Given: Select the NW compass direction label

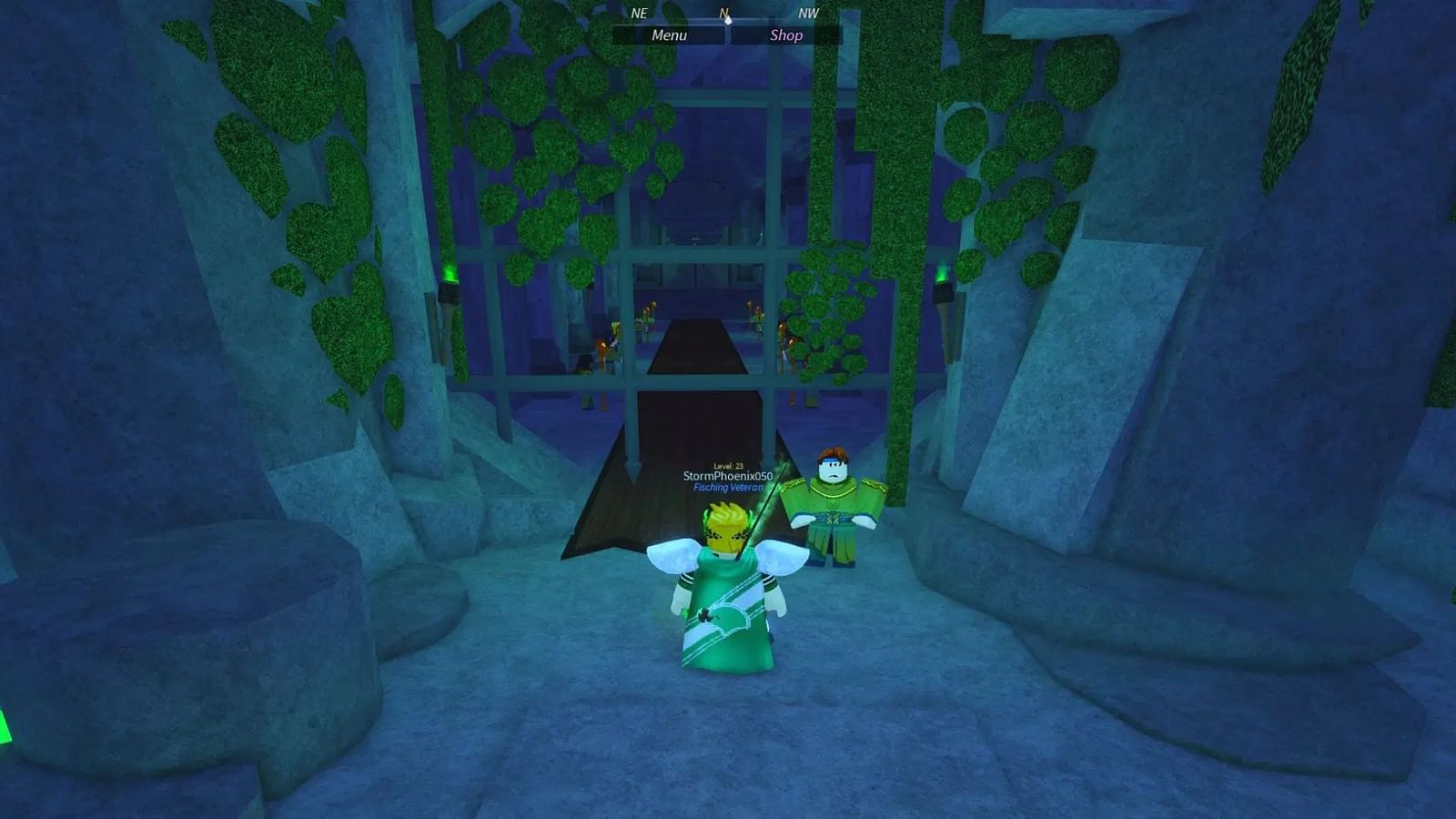Looking at the screenshot, I should tap(808, 15).
